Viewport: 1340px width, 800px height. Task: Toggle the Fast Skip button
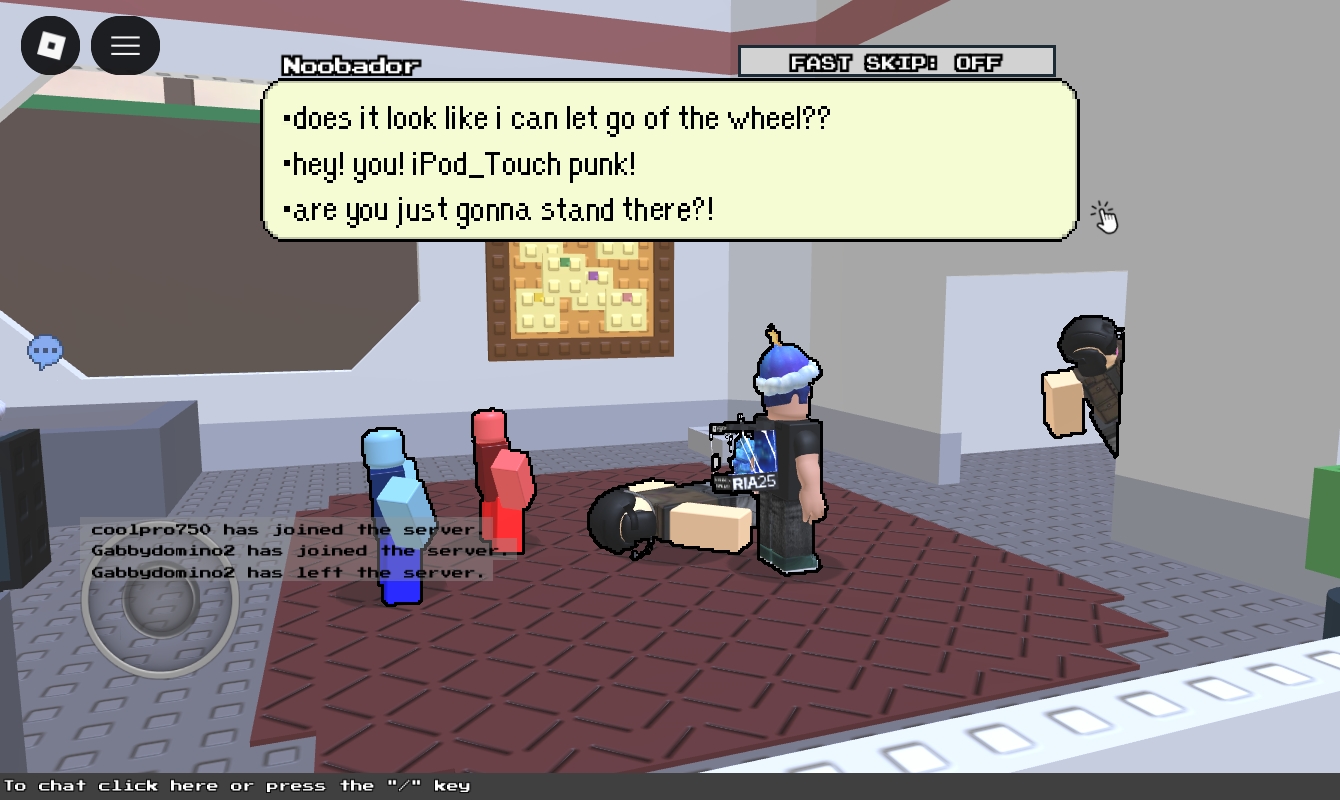click(896, 62)
